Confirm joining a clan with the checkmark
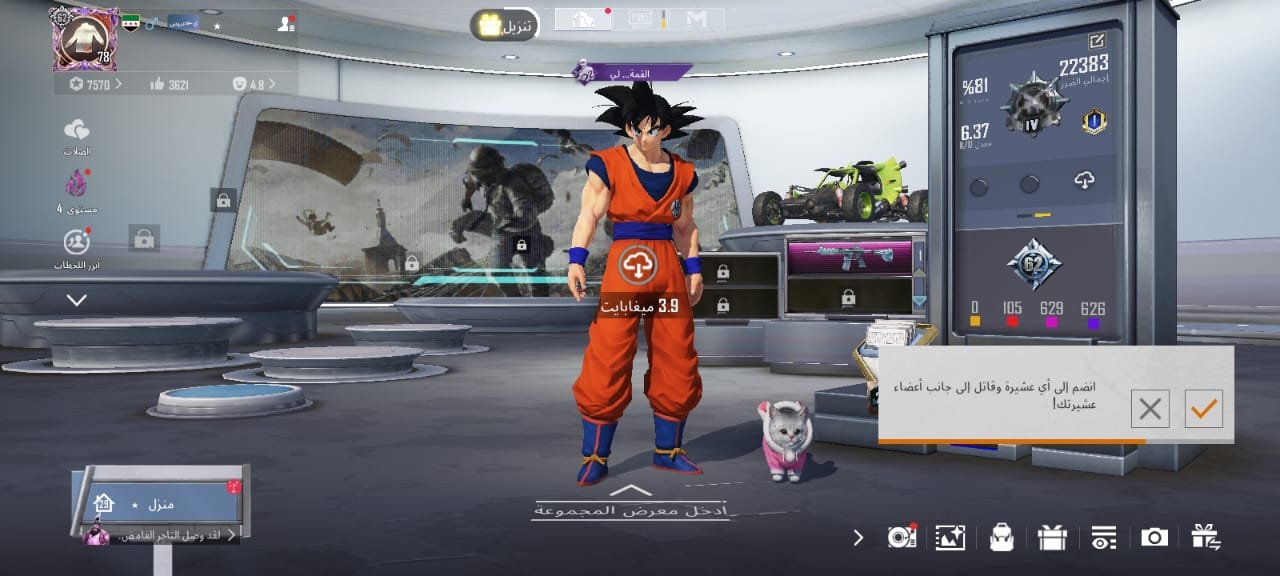Screen dimensions: 1280x576 click(x=1203, y=408)
